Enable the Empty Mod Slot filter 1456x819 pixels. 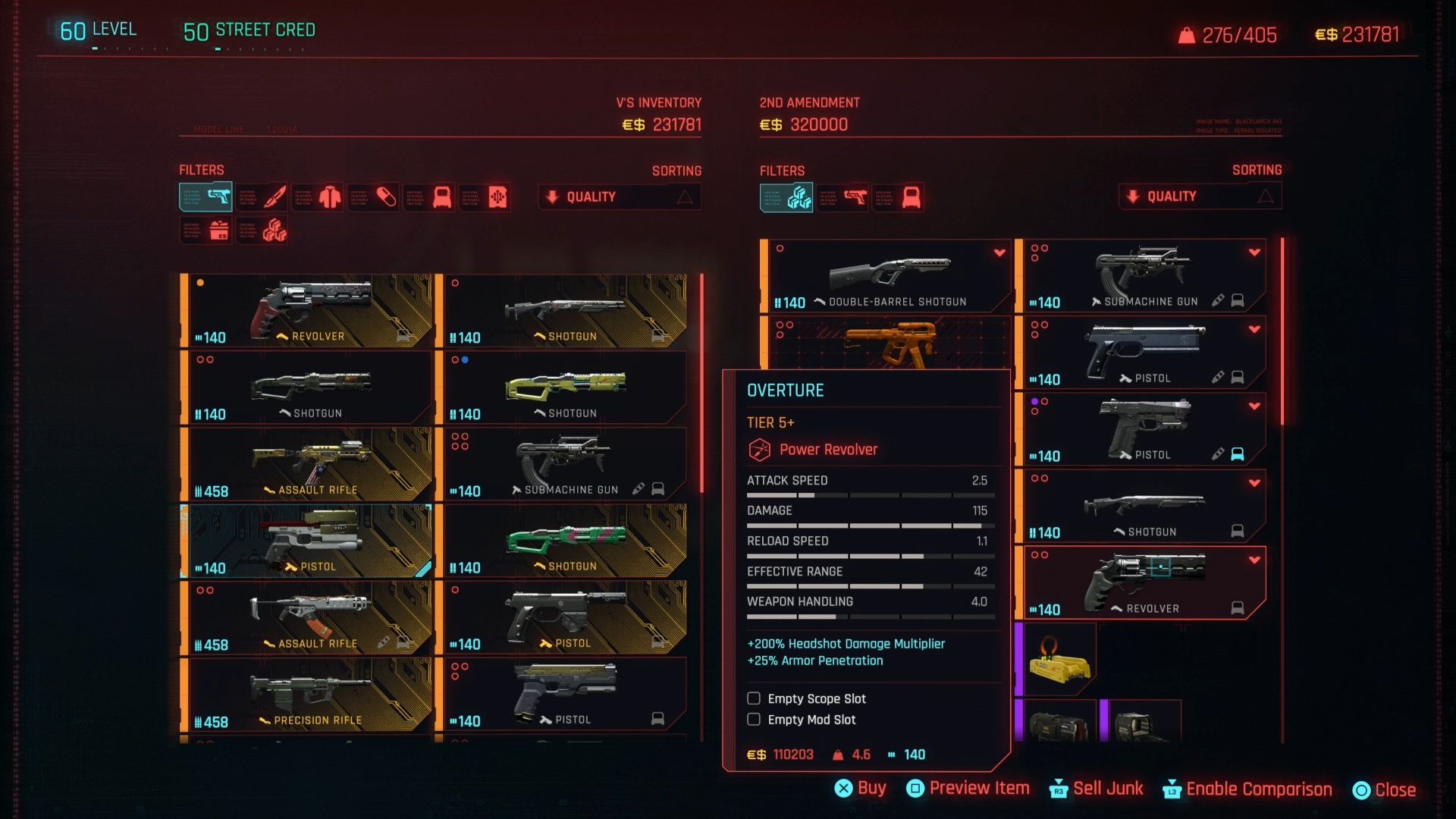tap(754, 720)
